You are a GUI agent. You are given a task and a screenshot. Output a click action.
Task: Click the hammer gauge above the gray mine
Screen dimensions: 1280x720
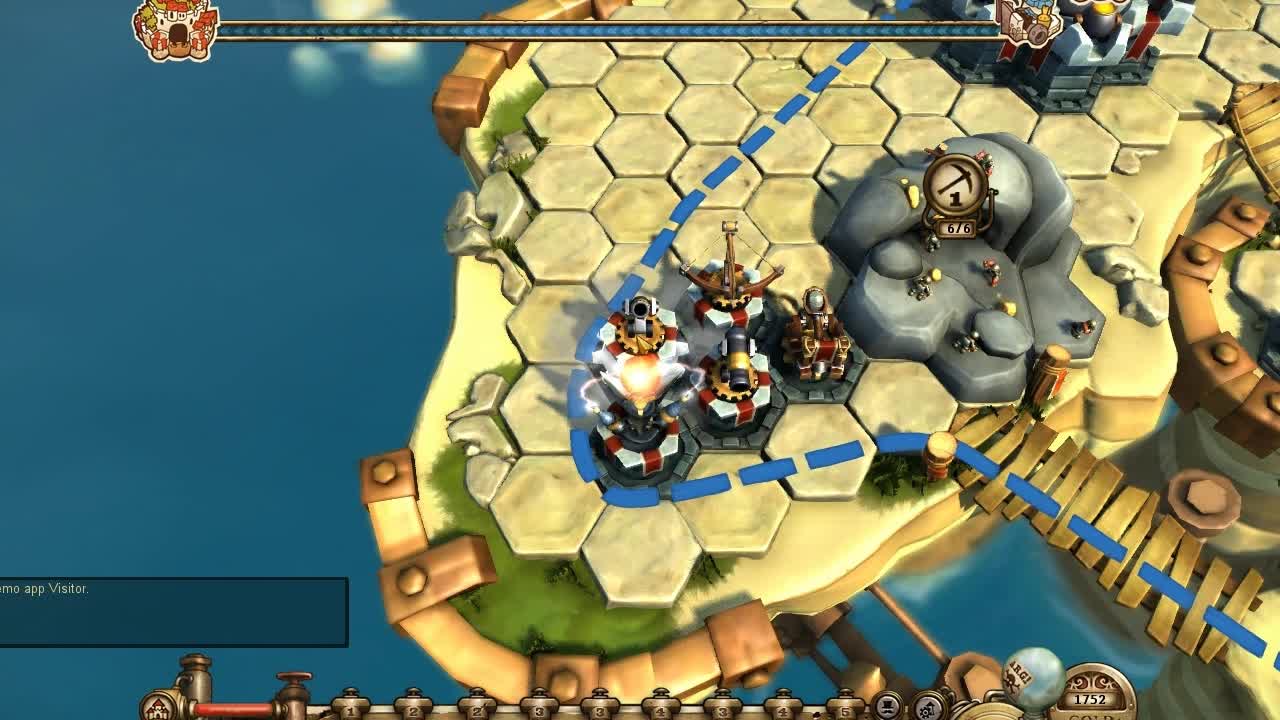955,185
